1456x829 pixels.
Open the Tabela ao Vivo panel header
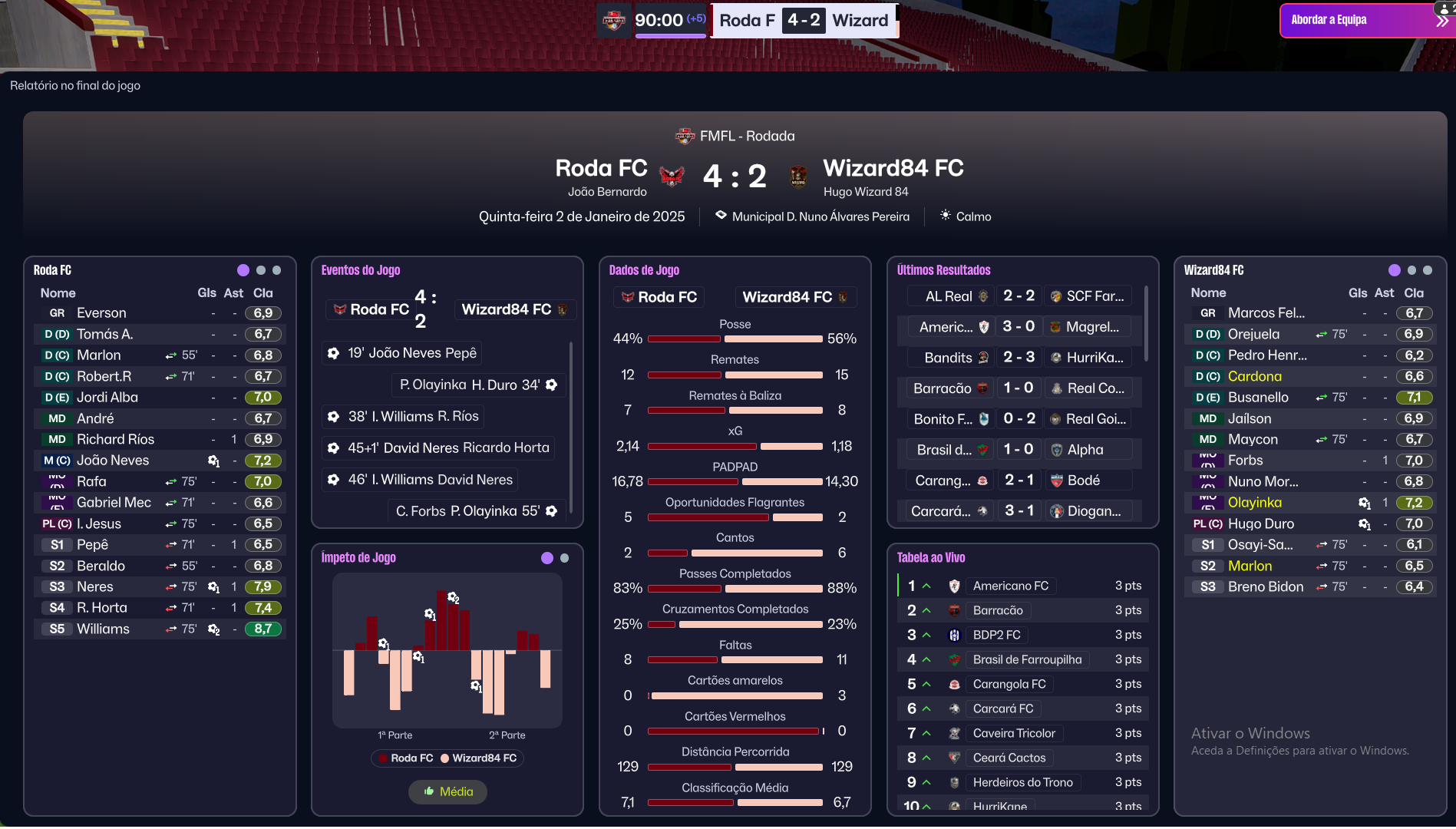(x=931, y=558)
